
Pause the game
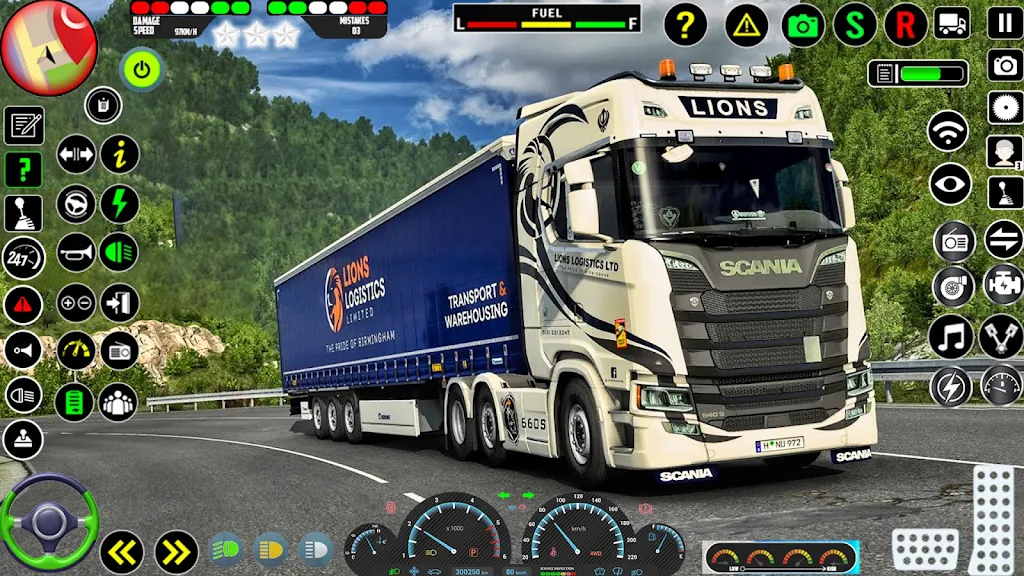click(x=1004, y=22)
